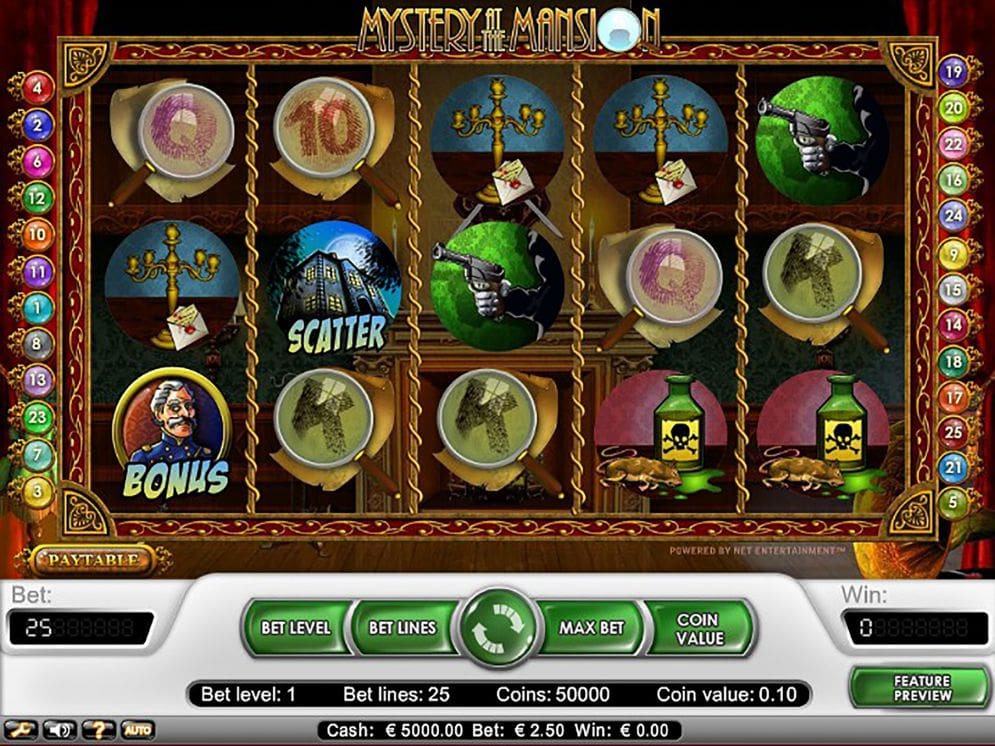This screenshot has height=746, width=995.
Task: Click payline 1 marker
Action: click(x=38, y=307)
